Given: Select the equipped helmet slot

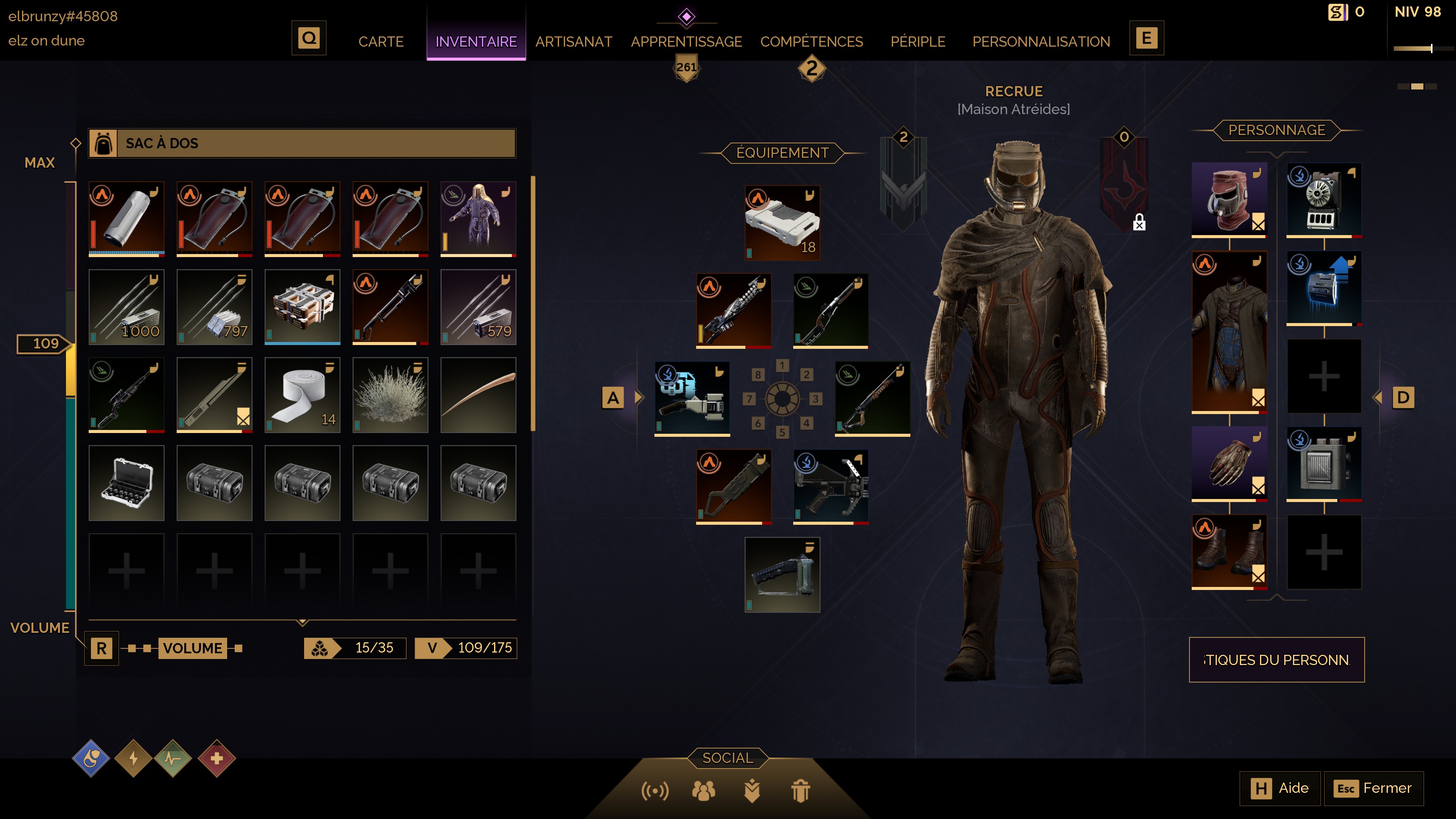Looking at the screenshot, I should (x=1229, y=198).
